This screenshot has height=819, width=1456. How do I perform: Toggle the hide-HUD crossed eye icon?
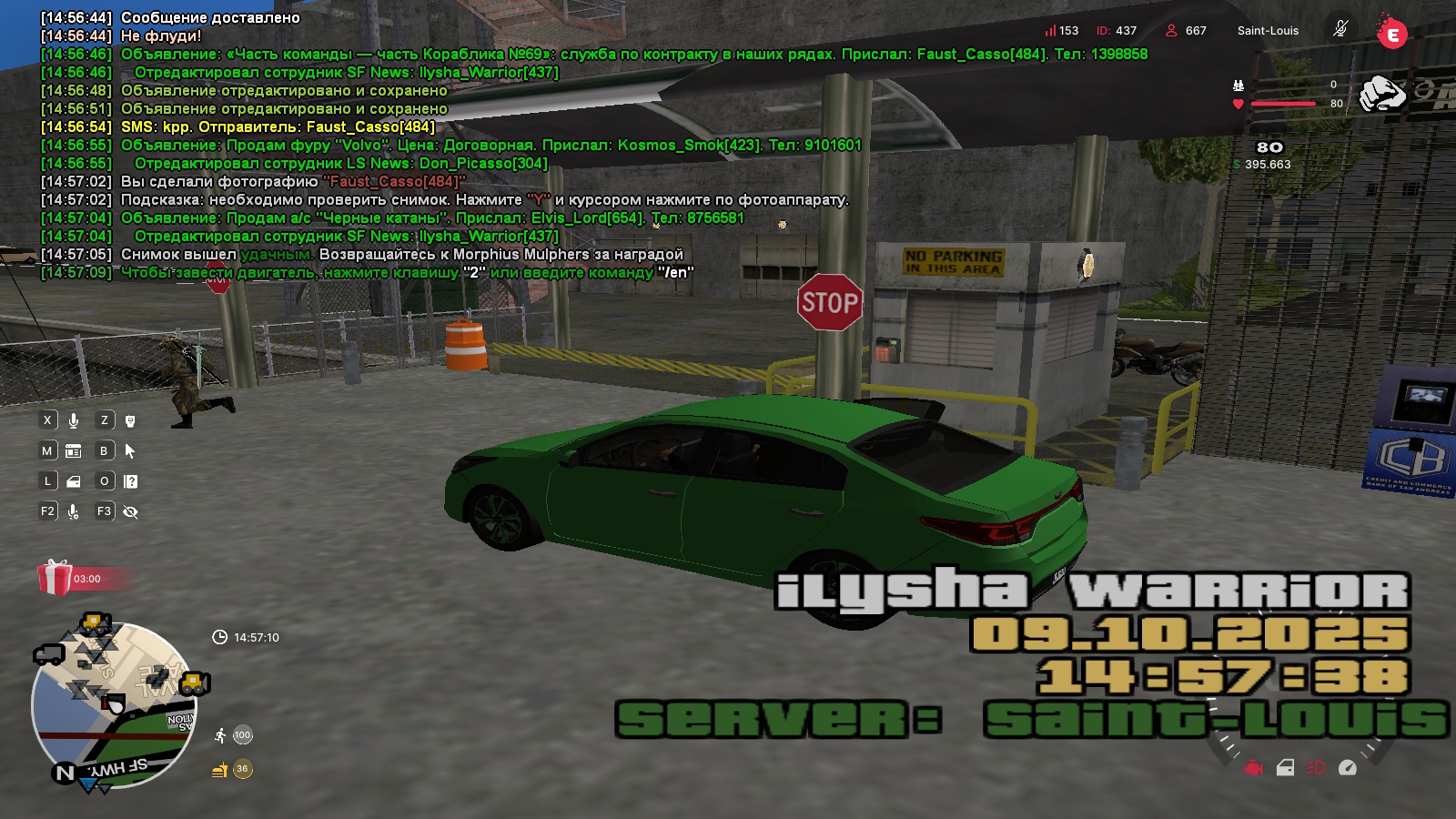(130, 511)
